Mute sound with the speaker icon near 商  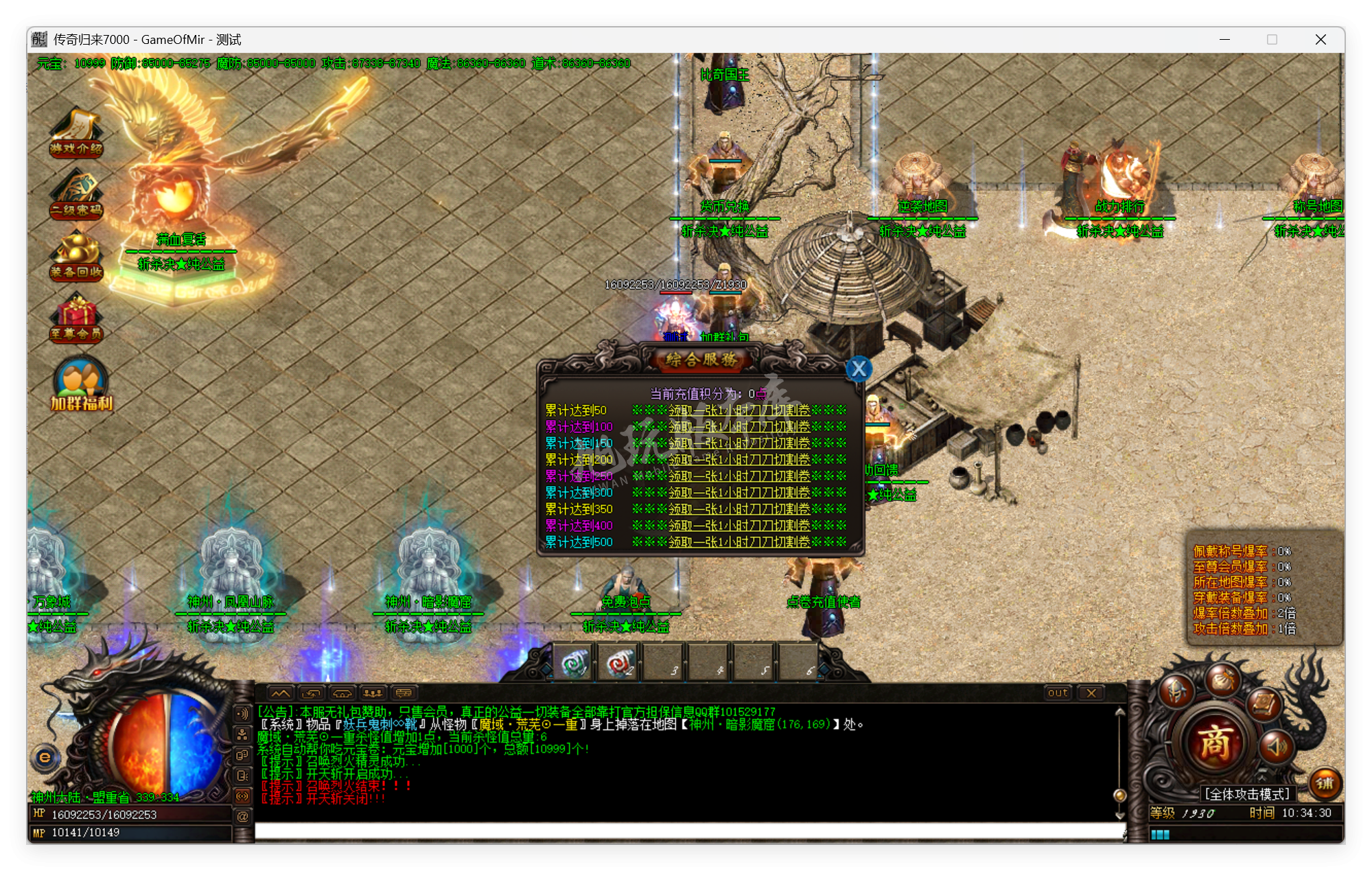click(1275, 747)
